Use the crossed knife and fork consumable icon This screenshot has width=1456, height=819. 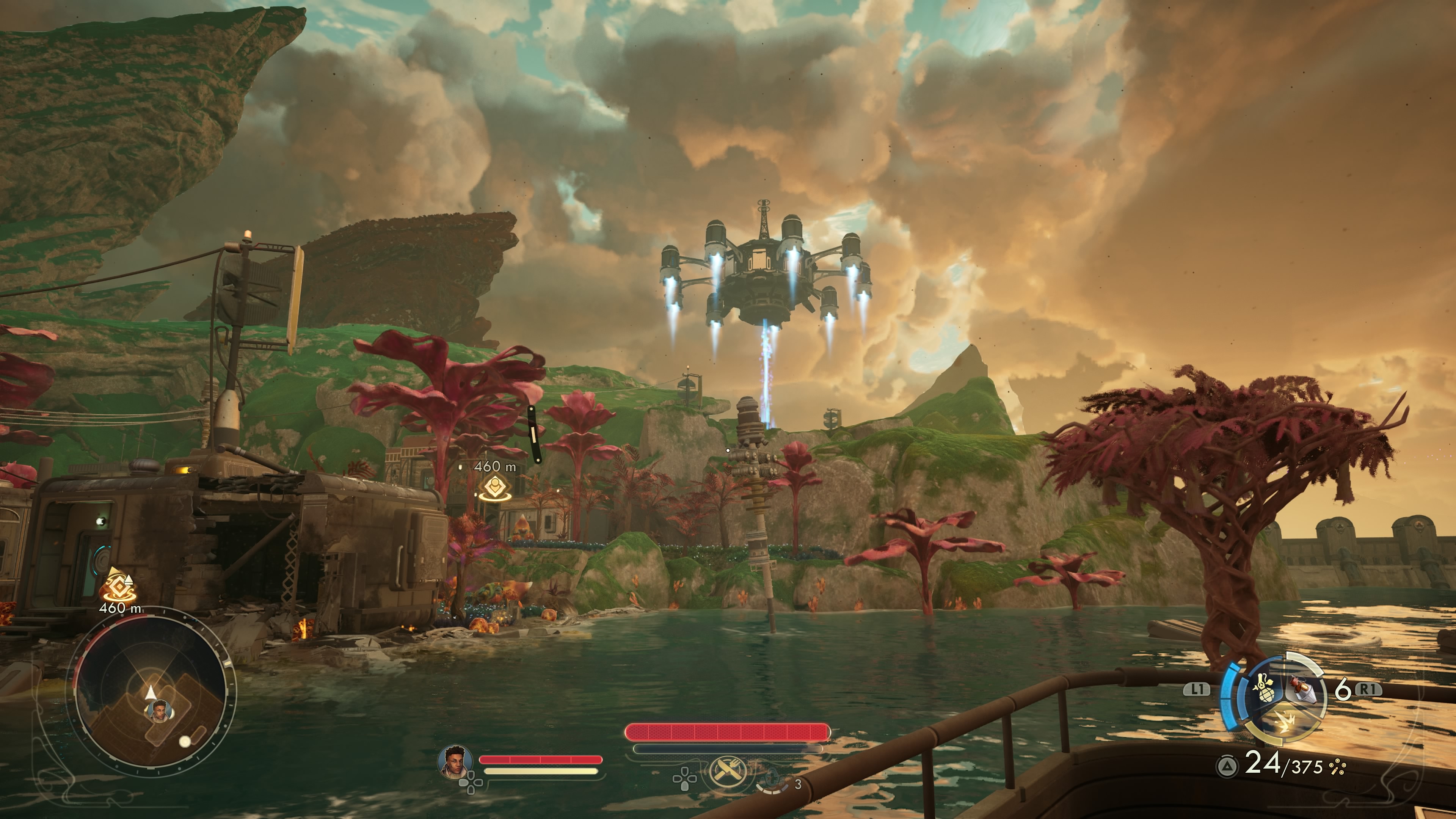pos(727,771)
